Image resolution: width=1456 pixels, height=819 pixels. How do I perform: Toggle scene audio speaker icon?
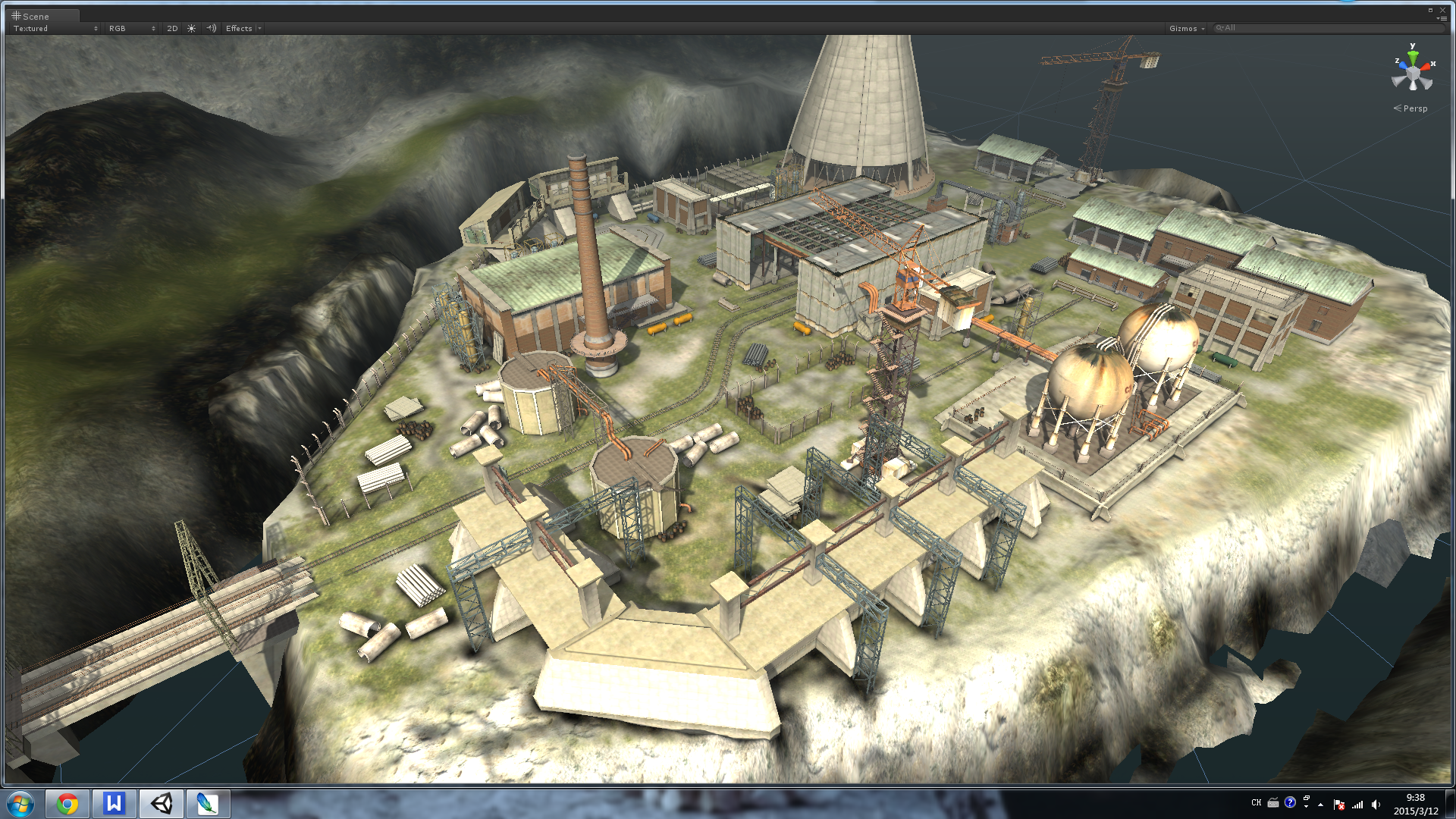pos(212,29)
